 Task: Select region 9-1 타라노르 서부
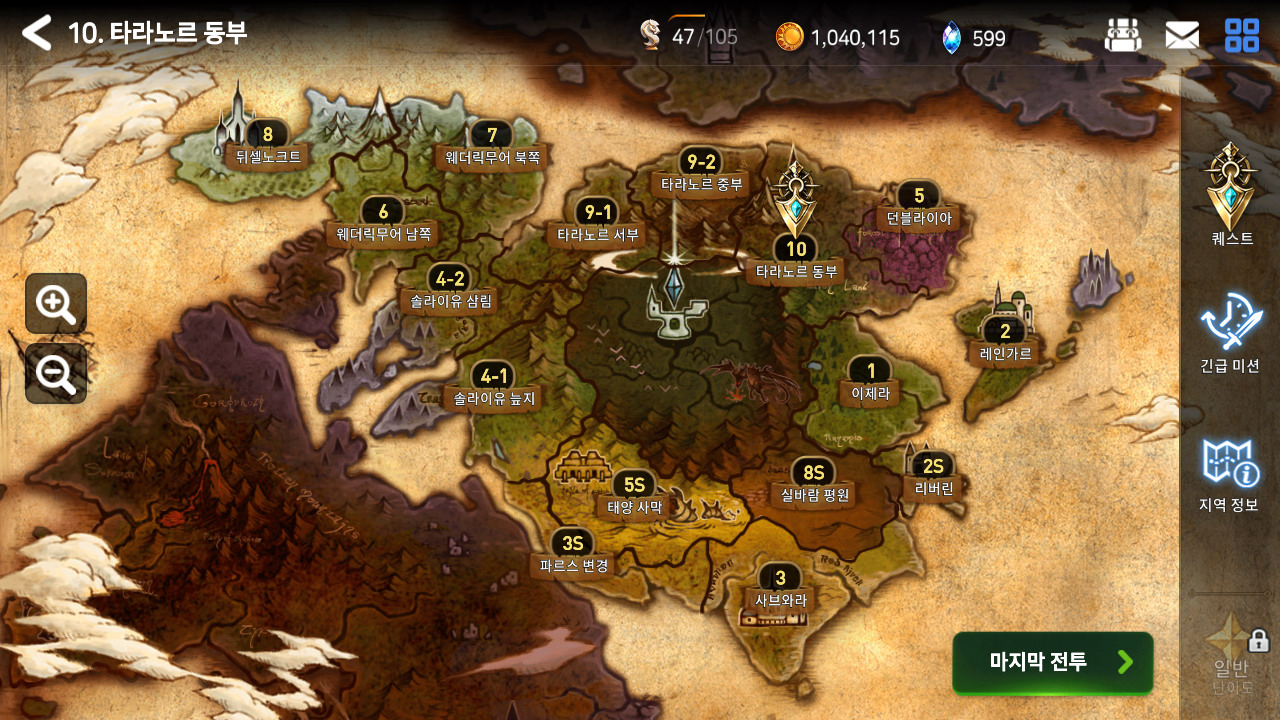pyautogui.click(x=597, y=223)
